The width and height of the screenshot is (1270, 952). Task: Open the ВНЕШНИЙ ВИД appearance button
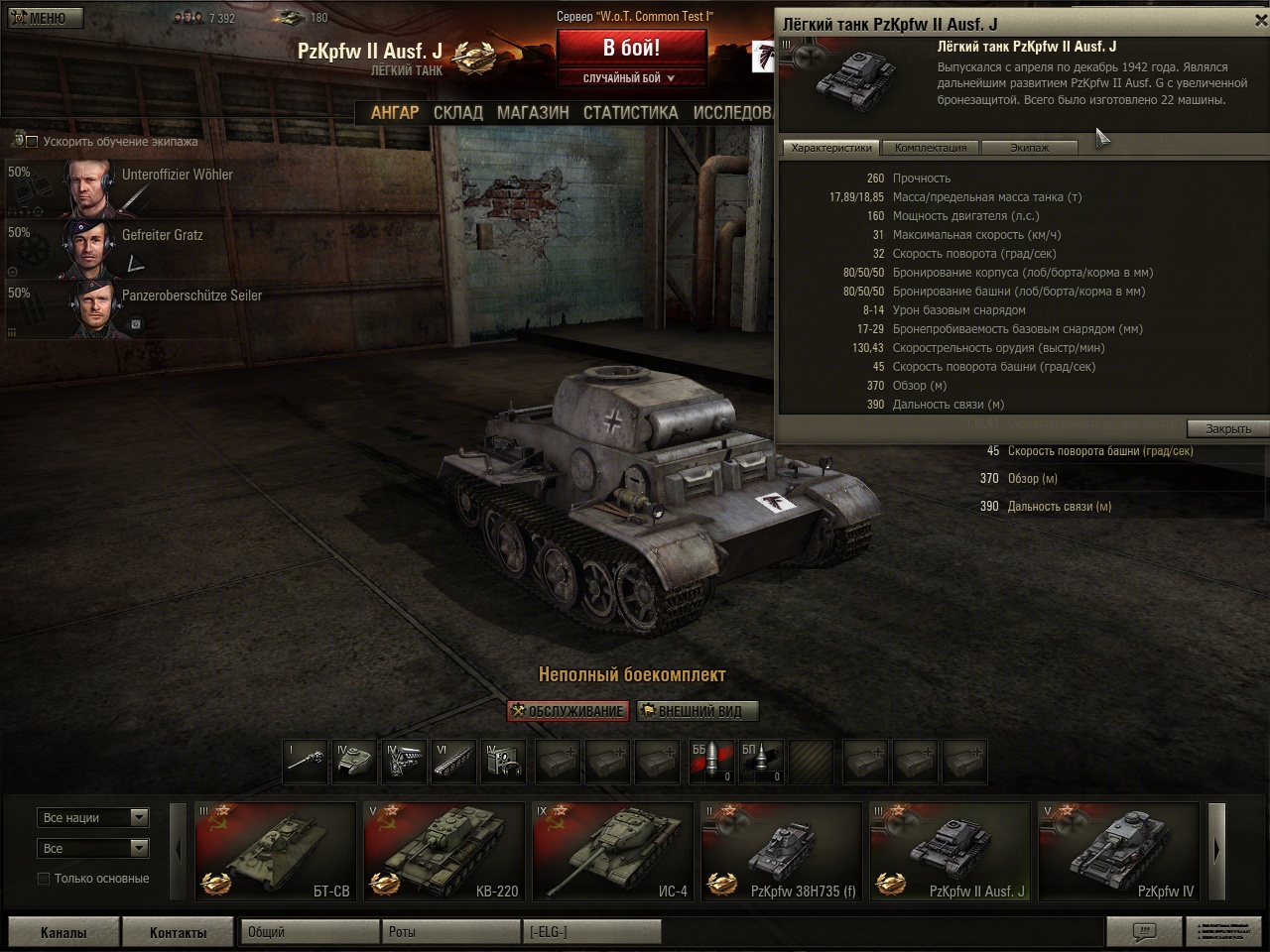(x=698, y=711)
